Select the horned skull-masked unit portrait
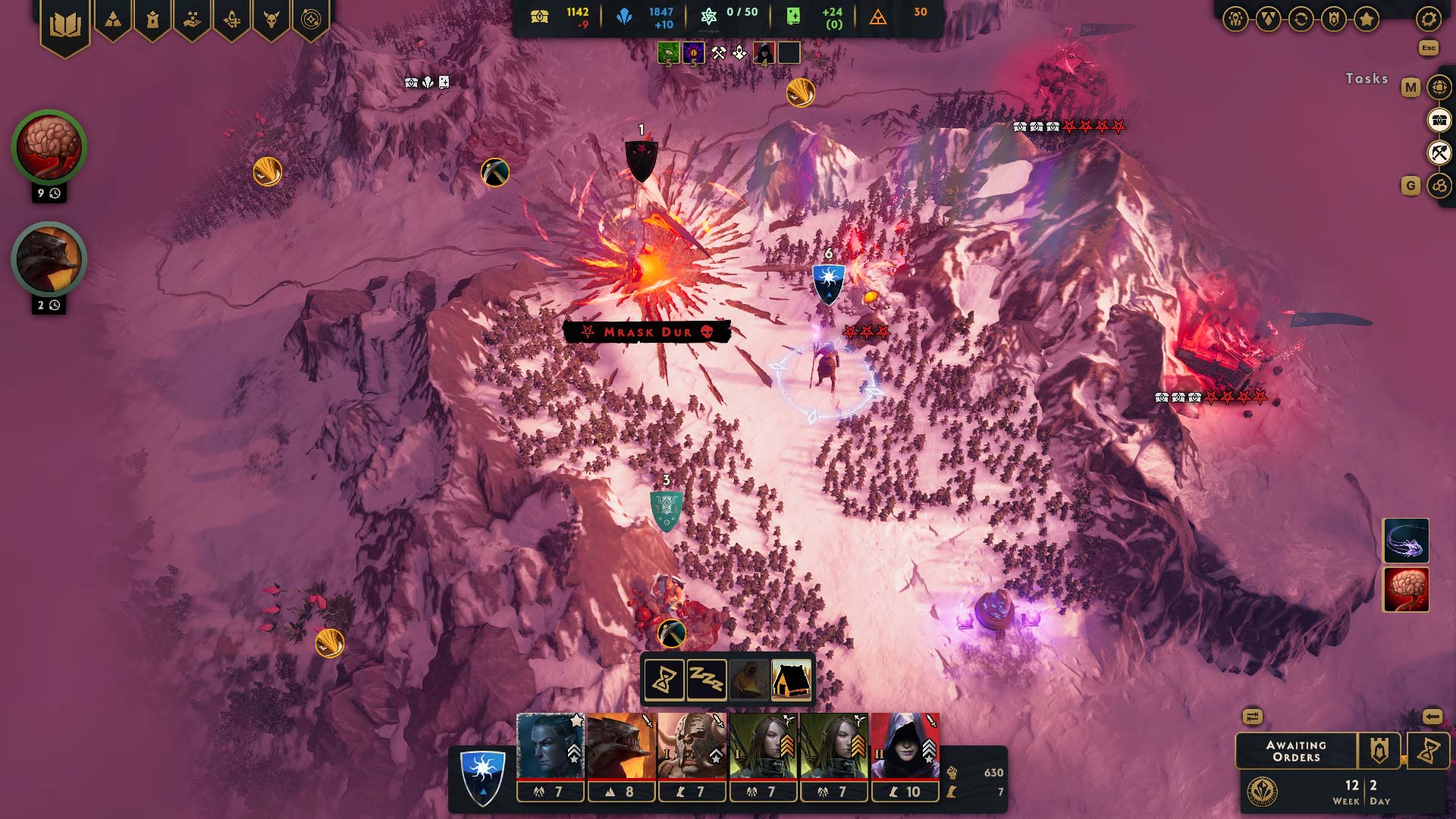The width and height of the screenshot is (1456, 819). 692,746
